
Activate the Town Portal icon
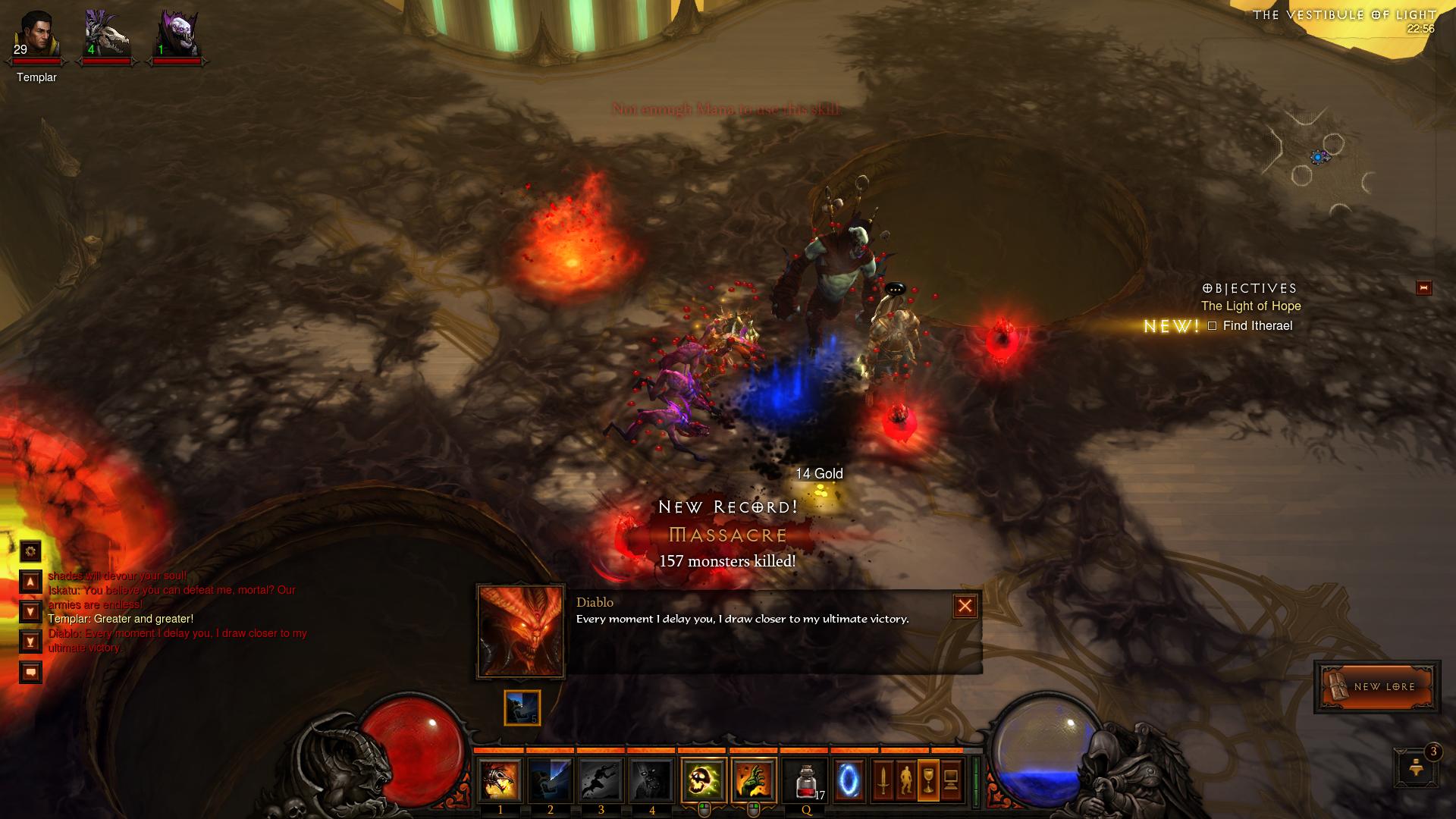(x=849, y=780)
